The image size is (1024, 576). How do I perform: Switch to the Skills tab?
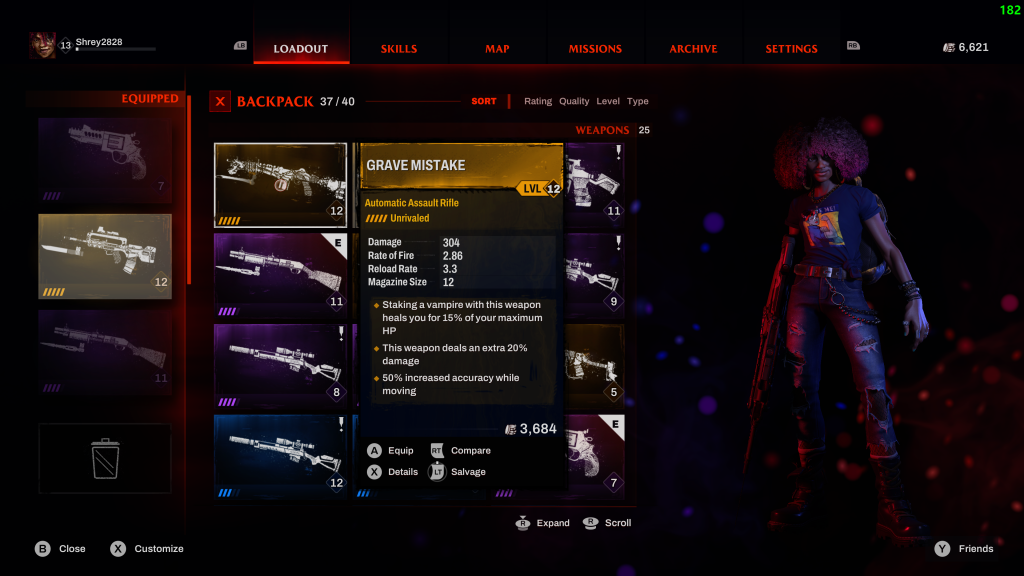399,49
